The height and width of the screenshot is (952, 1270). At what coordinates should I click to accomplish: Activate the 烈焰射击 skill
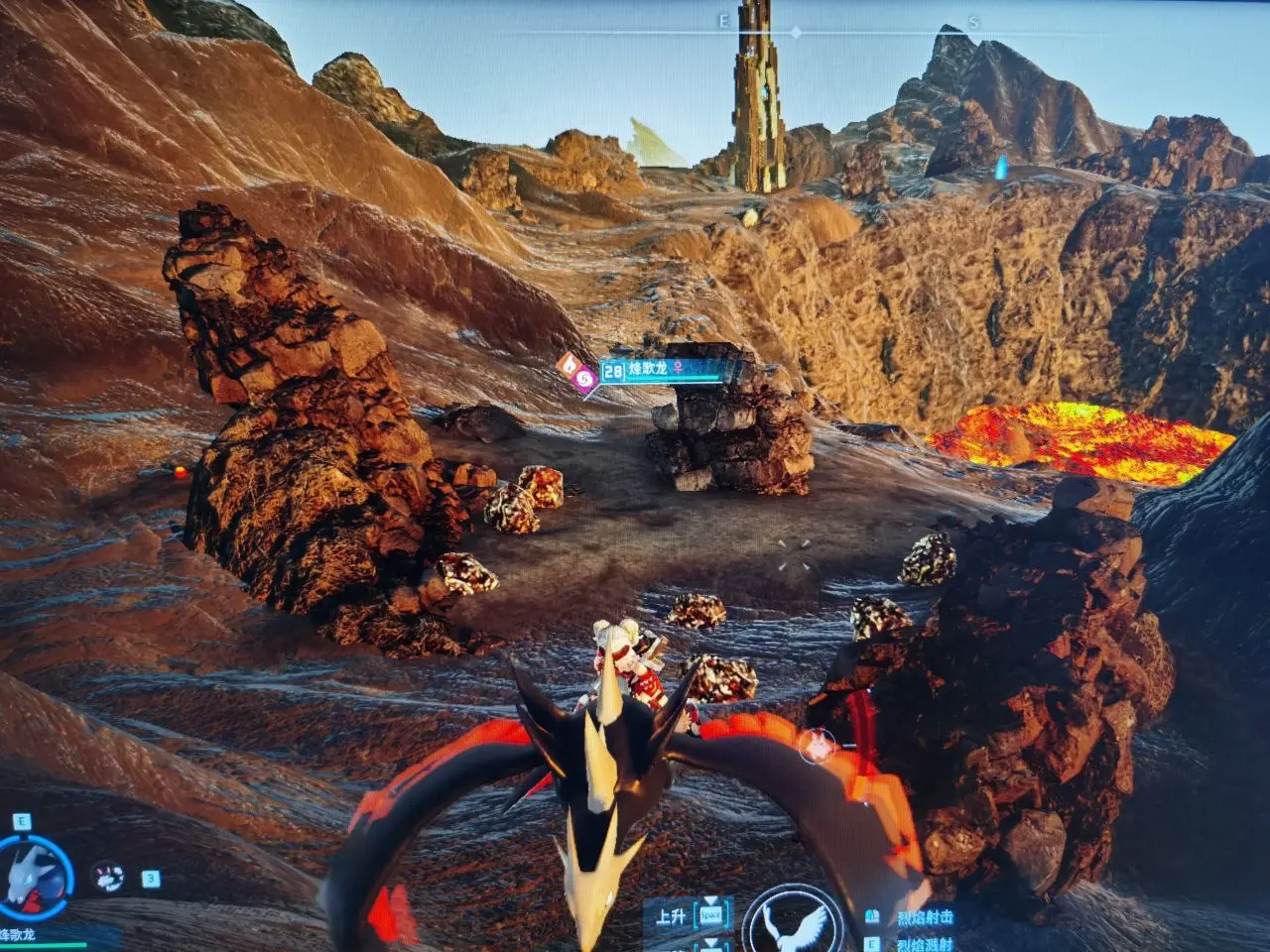coord(924,918)
